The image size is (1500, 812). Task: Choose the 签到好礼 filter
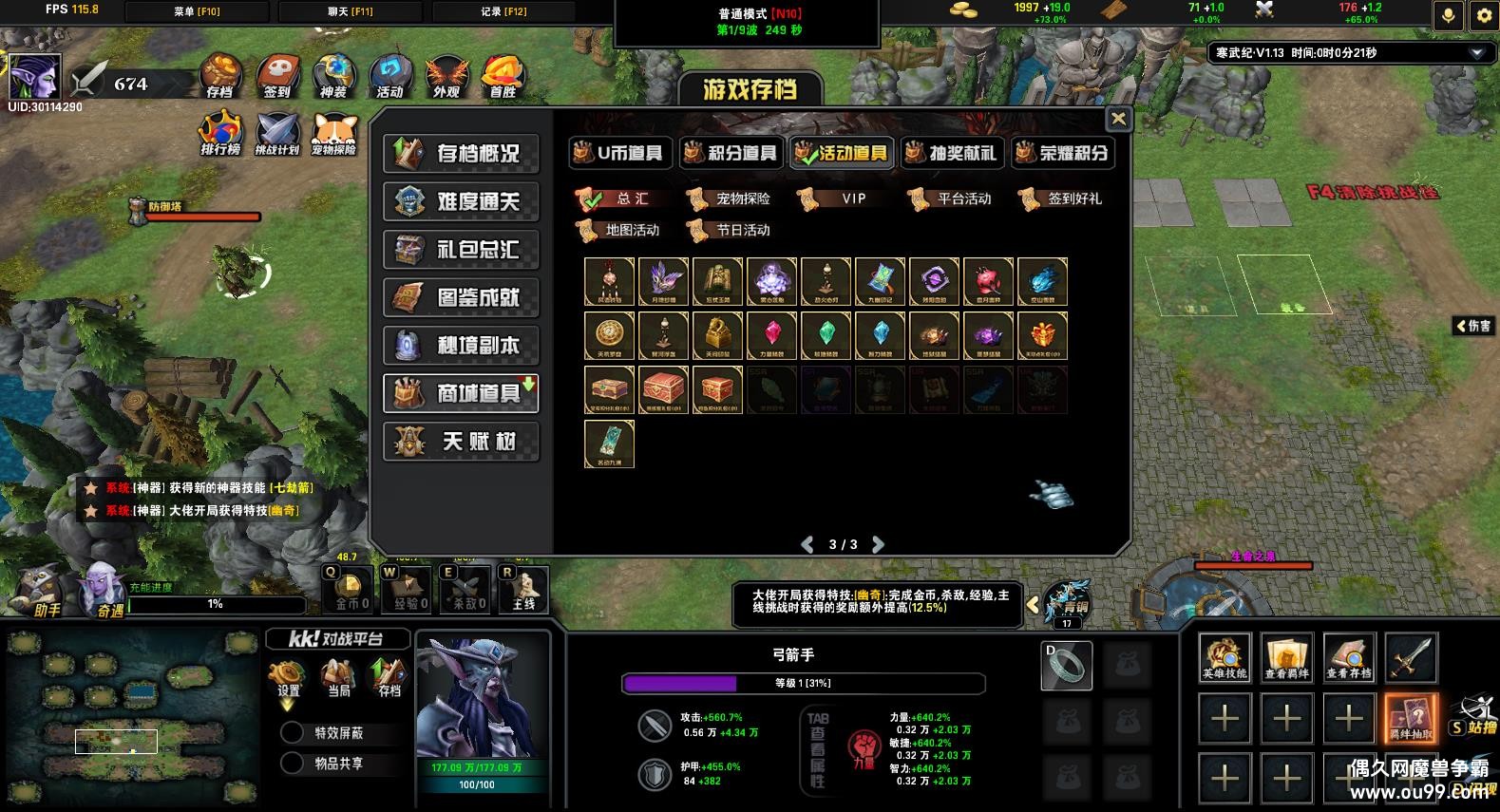click(1062, 198)
